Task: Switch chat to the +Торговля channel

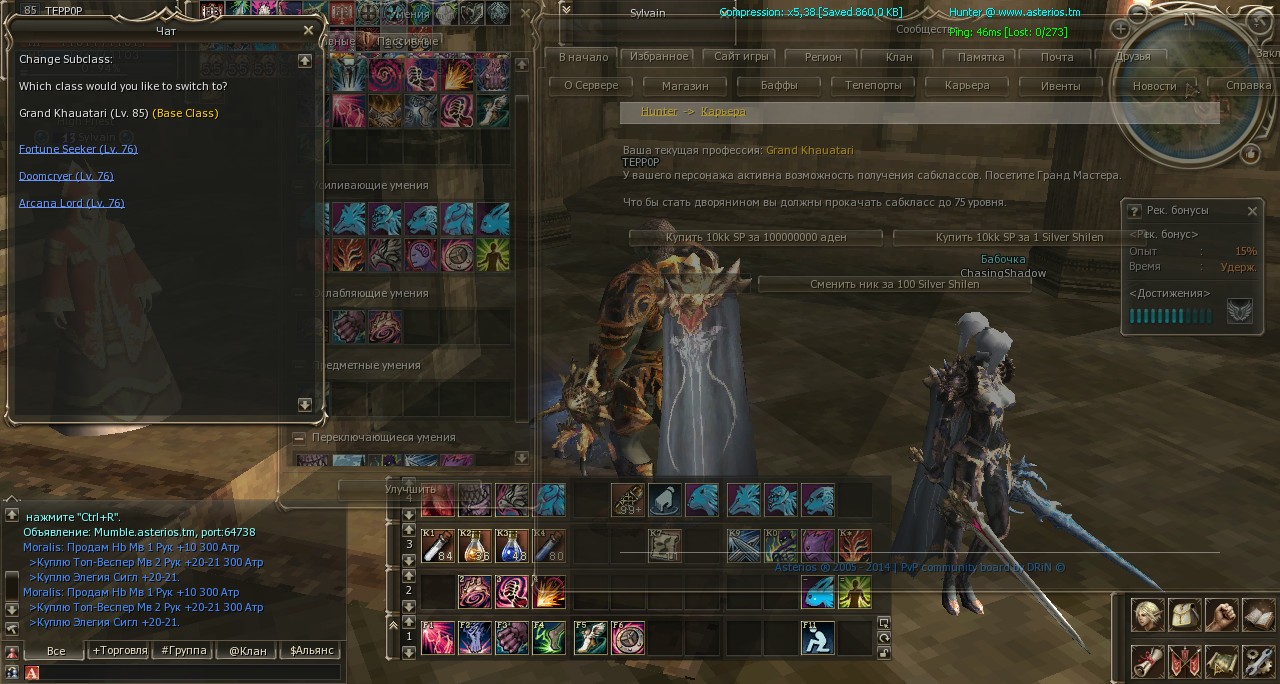Action: point(119,650)
